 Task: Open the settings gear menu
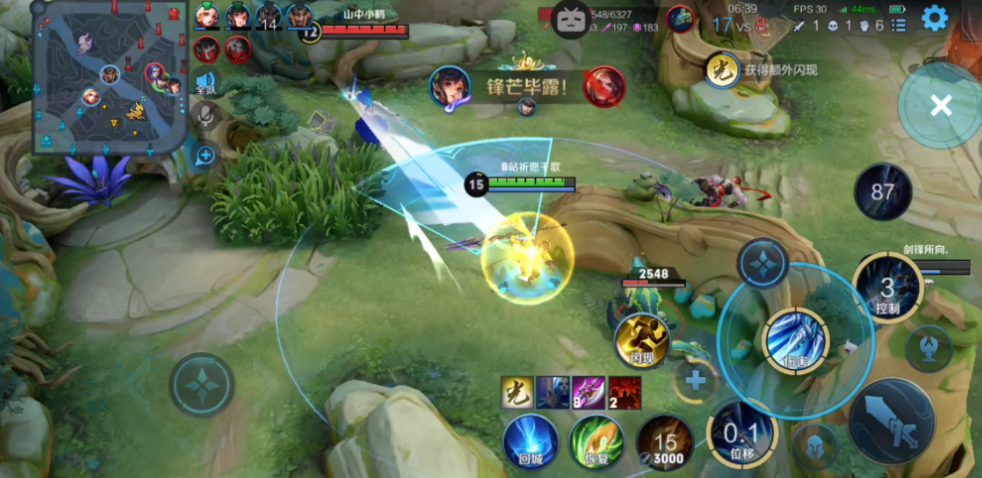(x=934, y=18)
